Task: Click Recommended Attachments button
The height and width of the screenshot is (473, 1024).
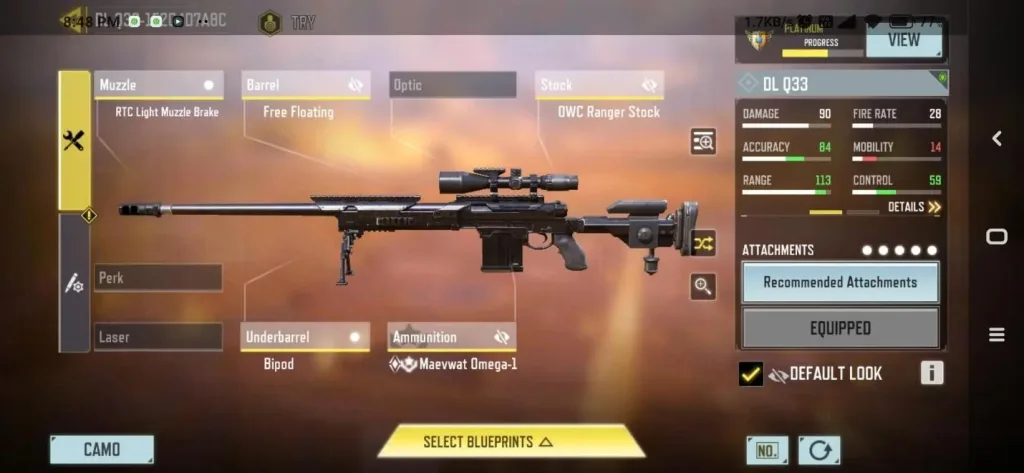Action: pyautogui.click(x=840, y=282)
